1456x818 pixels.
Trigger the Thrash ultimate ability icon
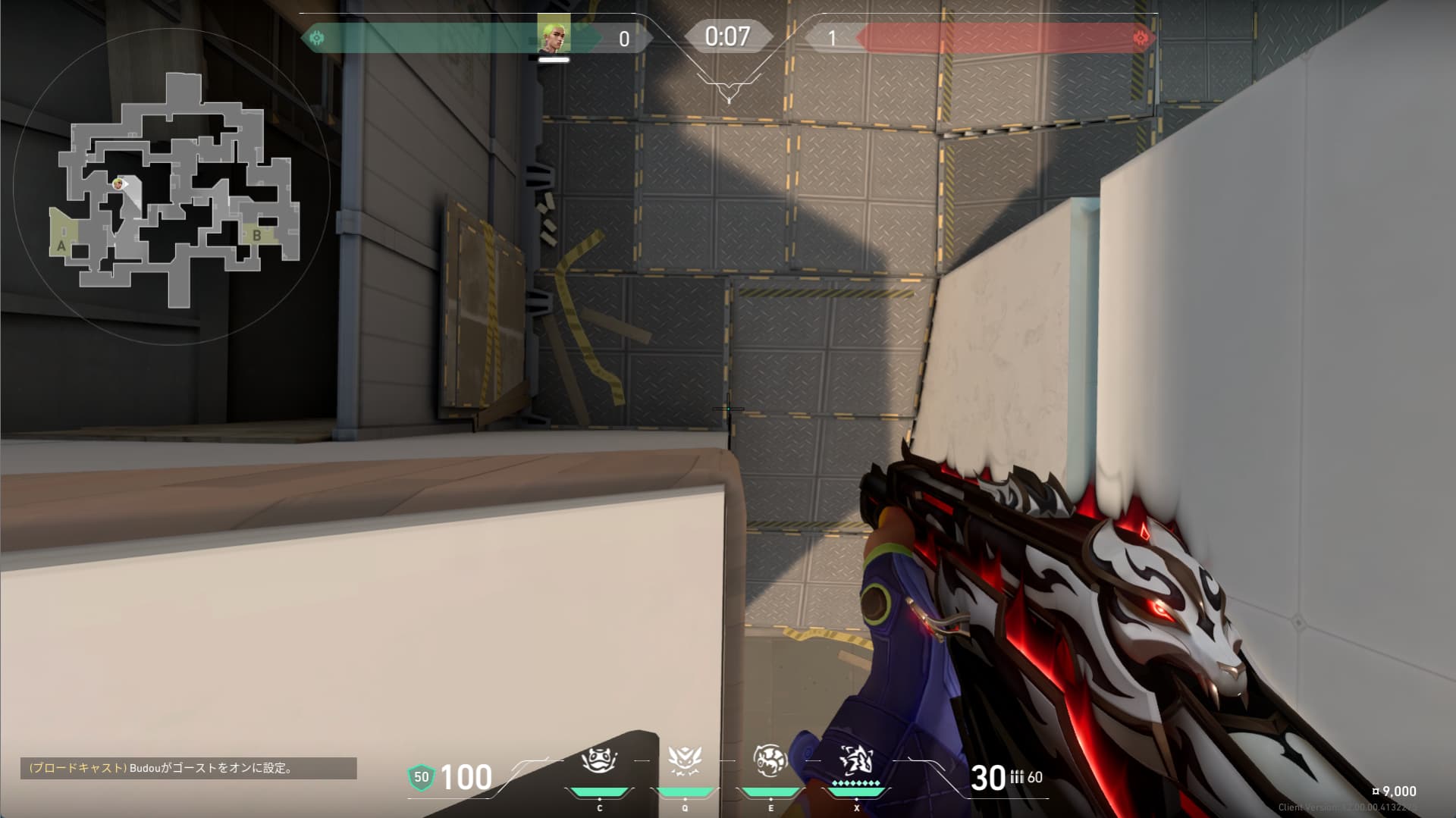click(x=856, y=760)
